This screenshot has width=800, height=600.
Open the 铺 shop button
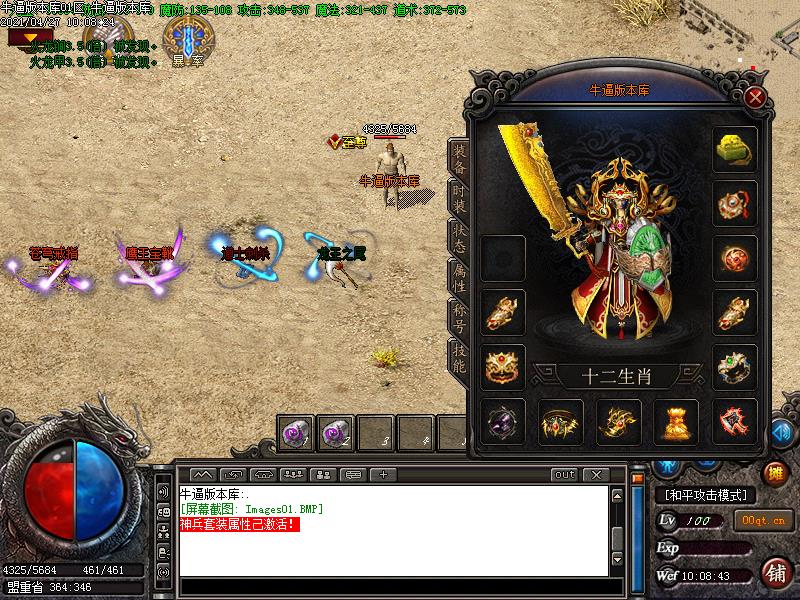click(x=774, y=572)
